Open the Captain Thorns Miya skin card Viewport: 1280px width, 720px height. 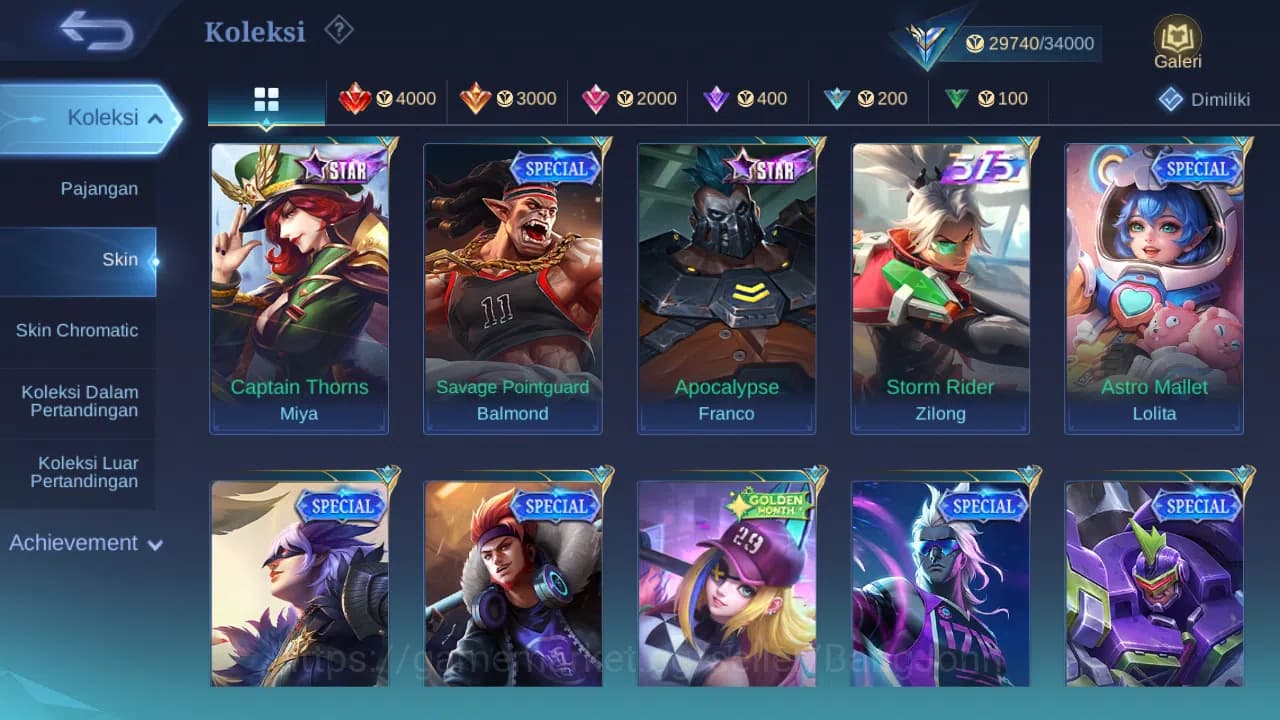(x=298, y=287)
